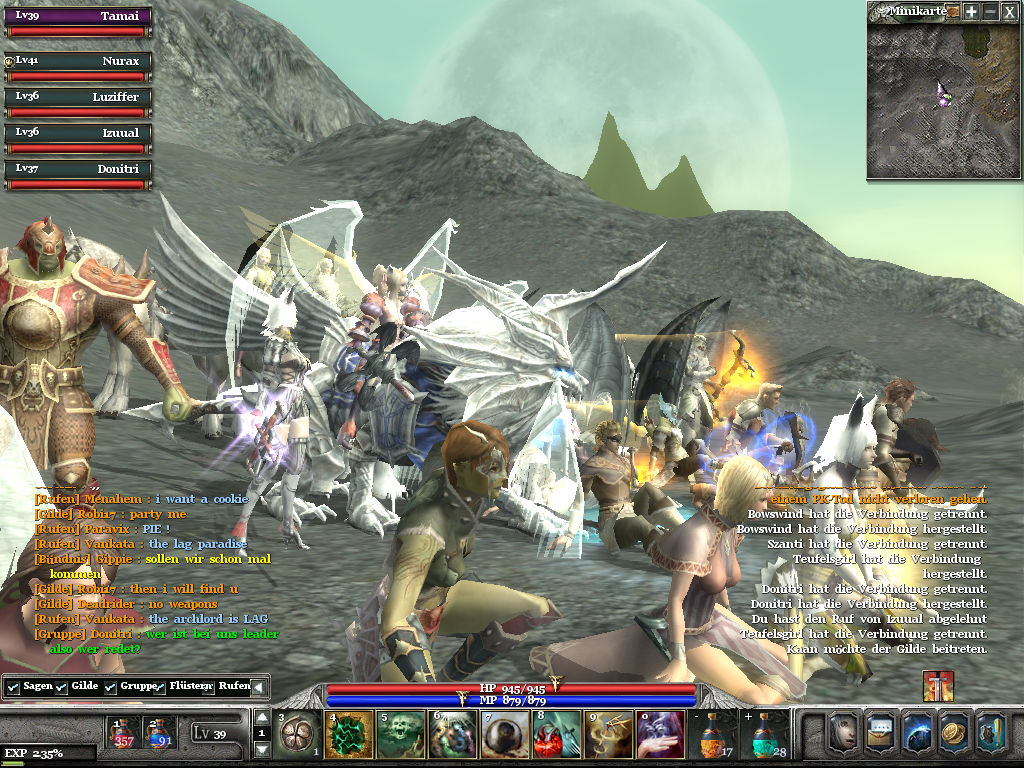
Task: Use the mana potion stack of 28
Action: pos(765,735)
